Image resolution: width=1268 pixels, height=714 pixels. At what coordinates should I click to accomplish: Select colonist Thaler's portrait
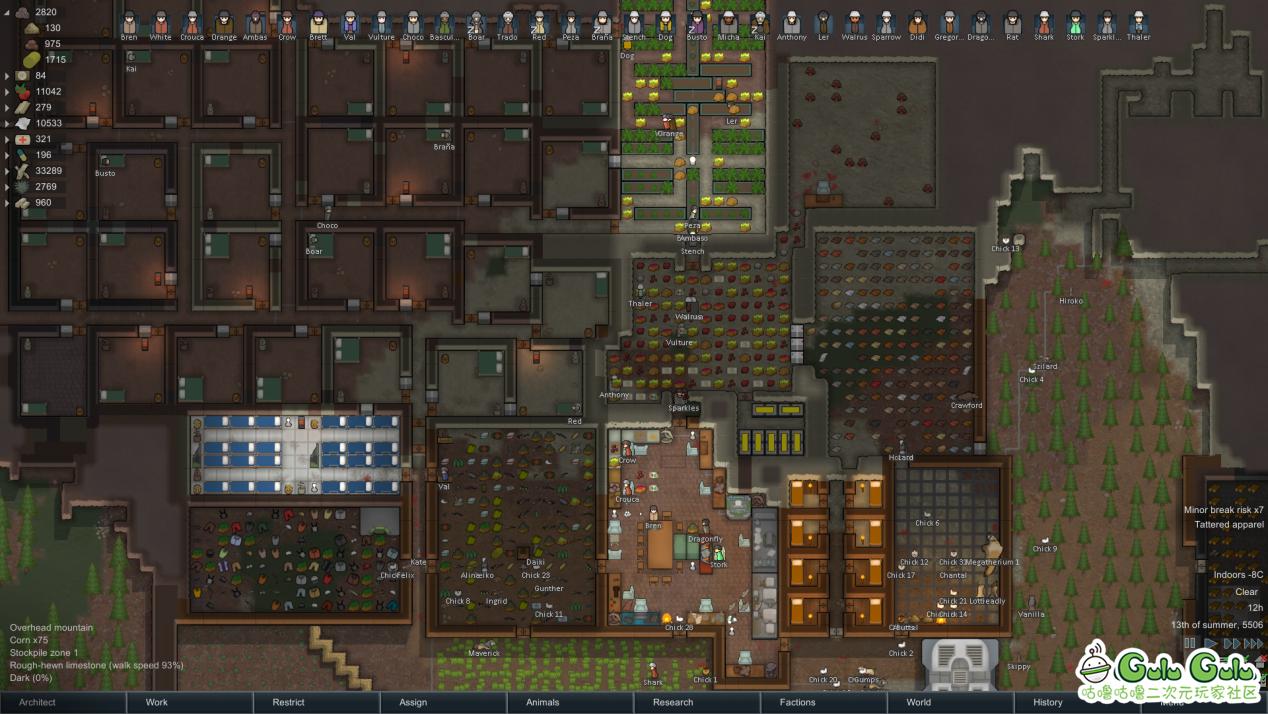tap(1138, 23)
